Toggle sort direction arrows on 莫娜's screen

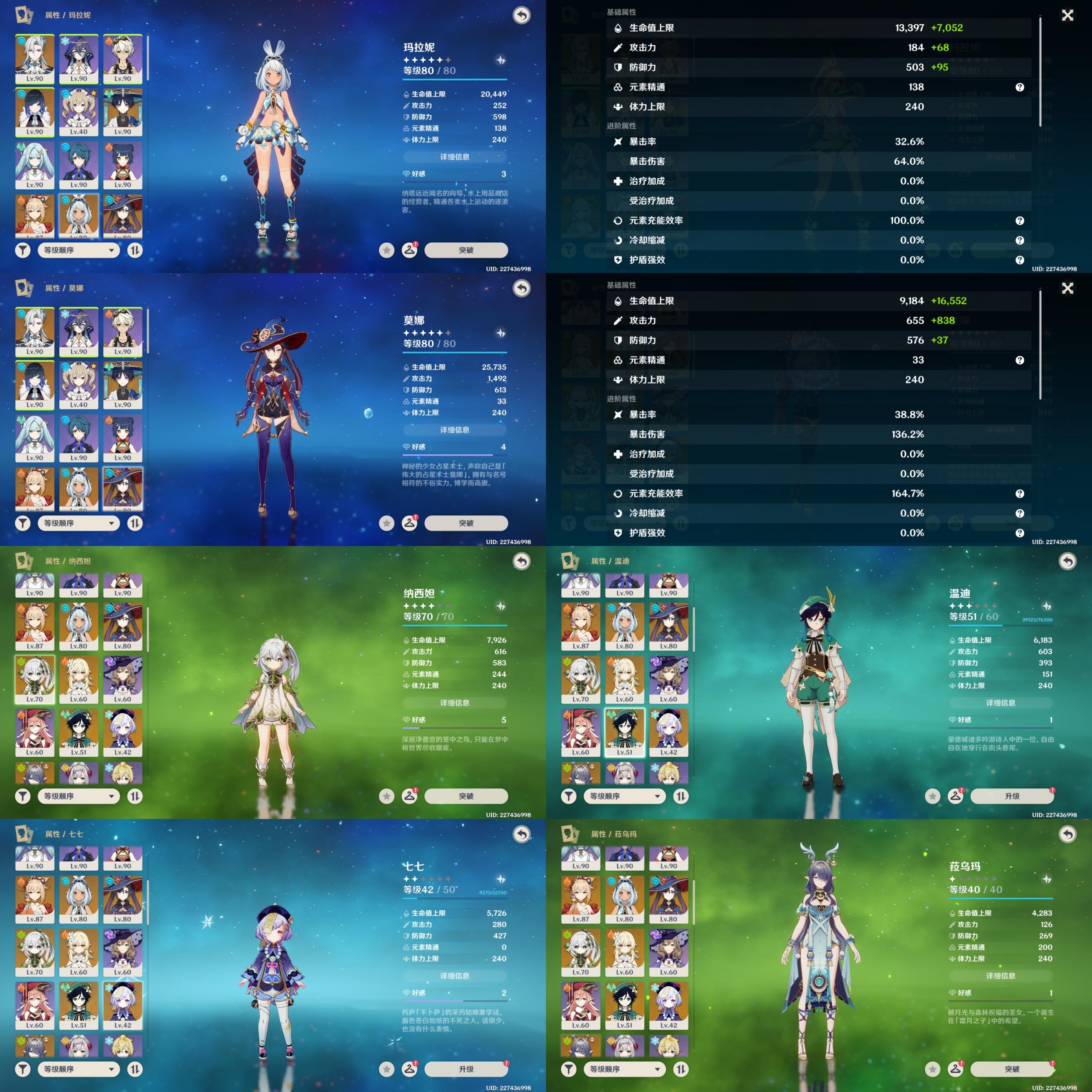[134, 523]
